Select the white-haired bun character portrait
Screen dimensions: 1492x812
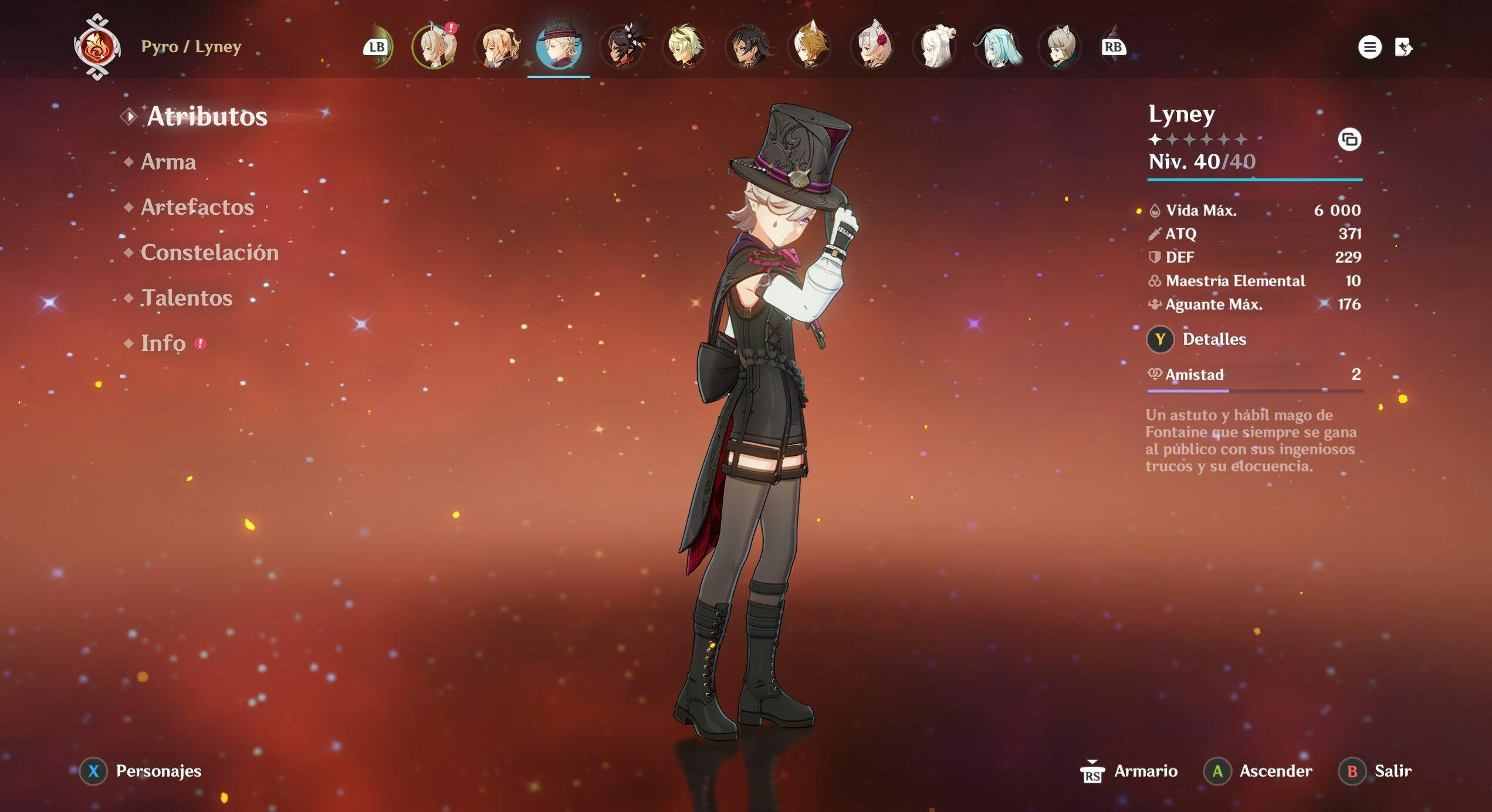click(936, 46)
